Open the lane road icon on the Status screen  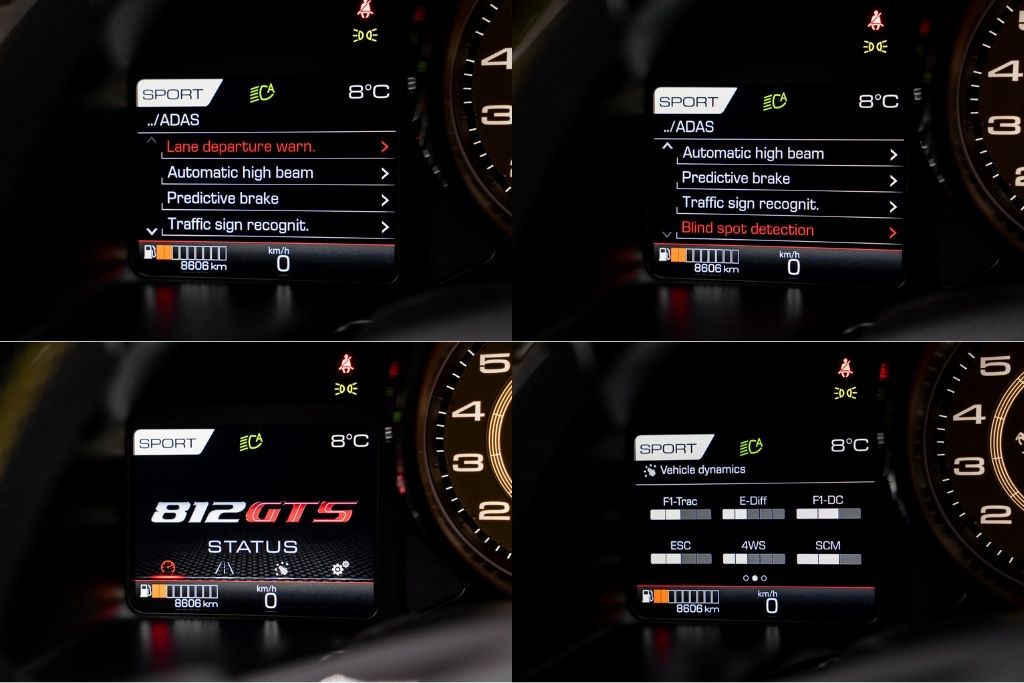[x=225, y=568]
